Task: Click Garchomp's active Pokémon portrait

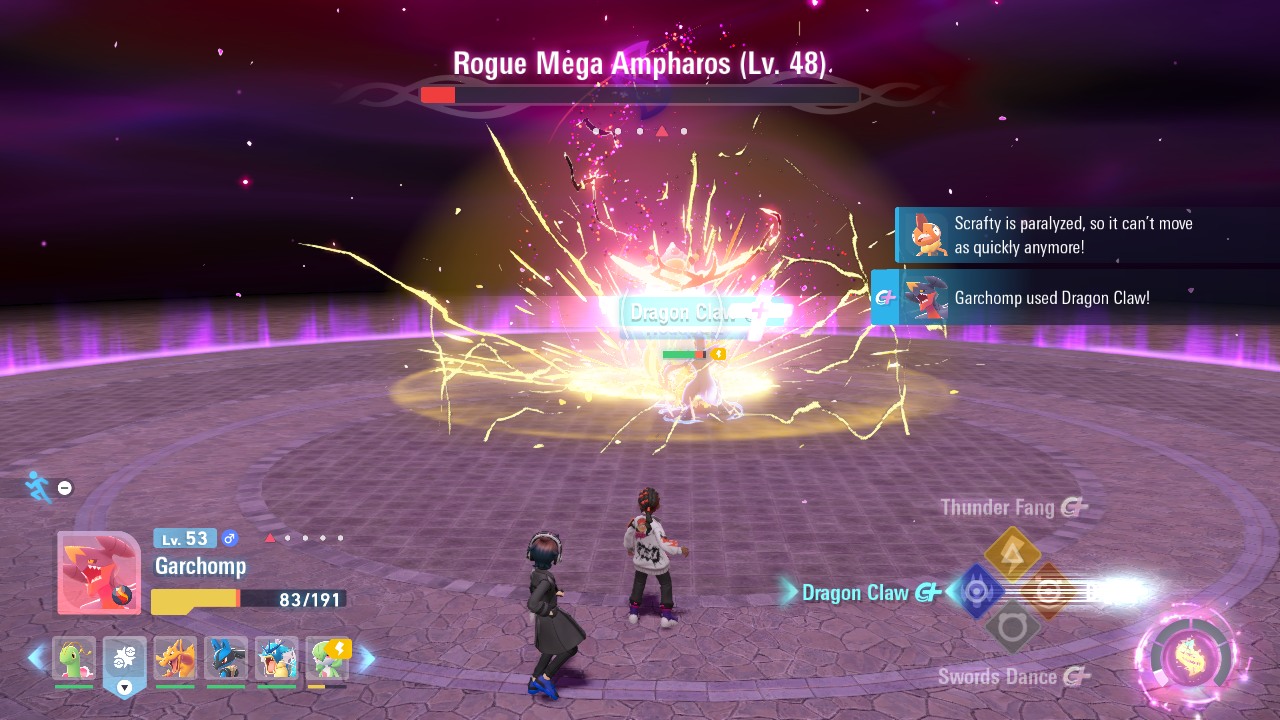Action: [99, 572]
